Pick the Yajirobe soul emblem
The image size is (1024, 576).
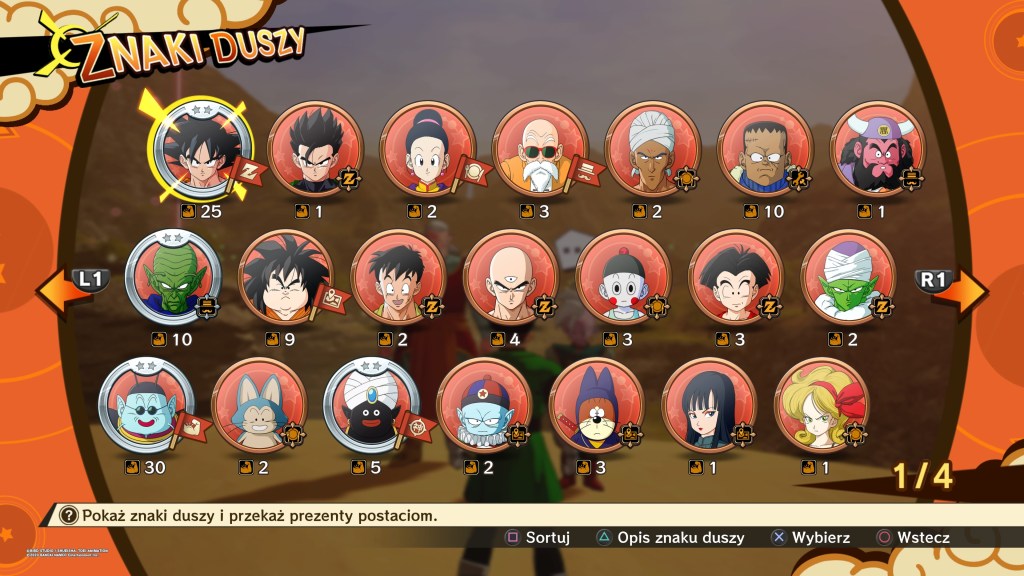pos(285,278)
